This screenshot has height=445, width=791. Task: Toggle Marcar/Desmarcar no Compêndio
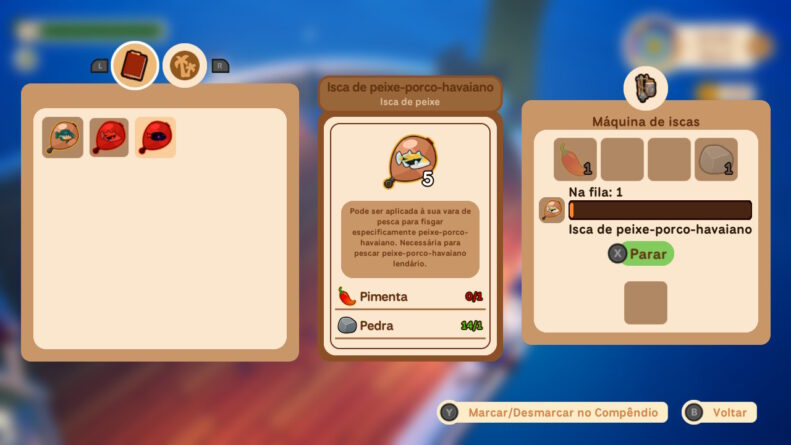point(554,412)
